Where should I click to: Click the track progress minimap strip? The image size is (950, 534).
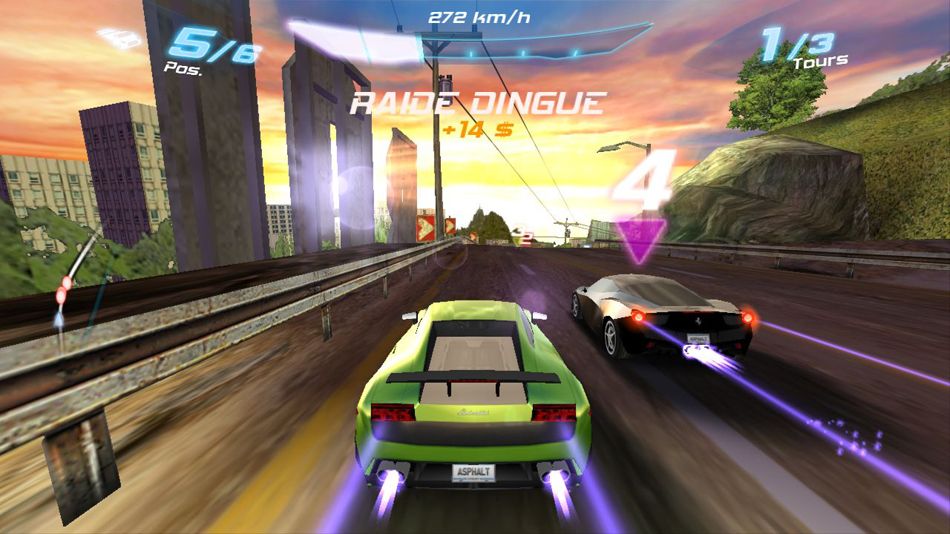(x=76, y=279)
